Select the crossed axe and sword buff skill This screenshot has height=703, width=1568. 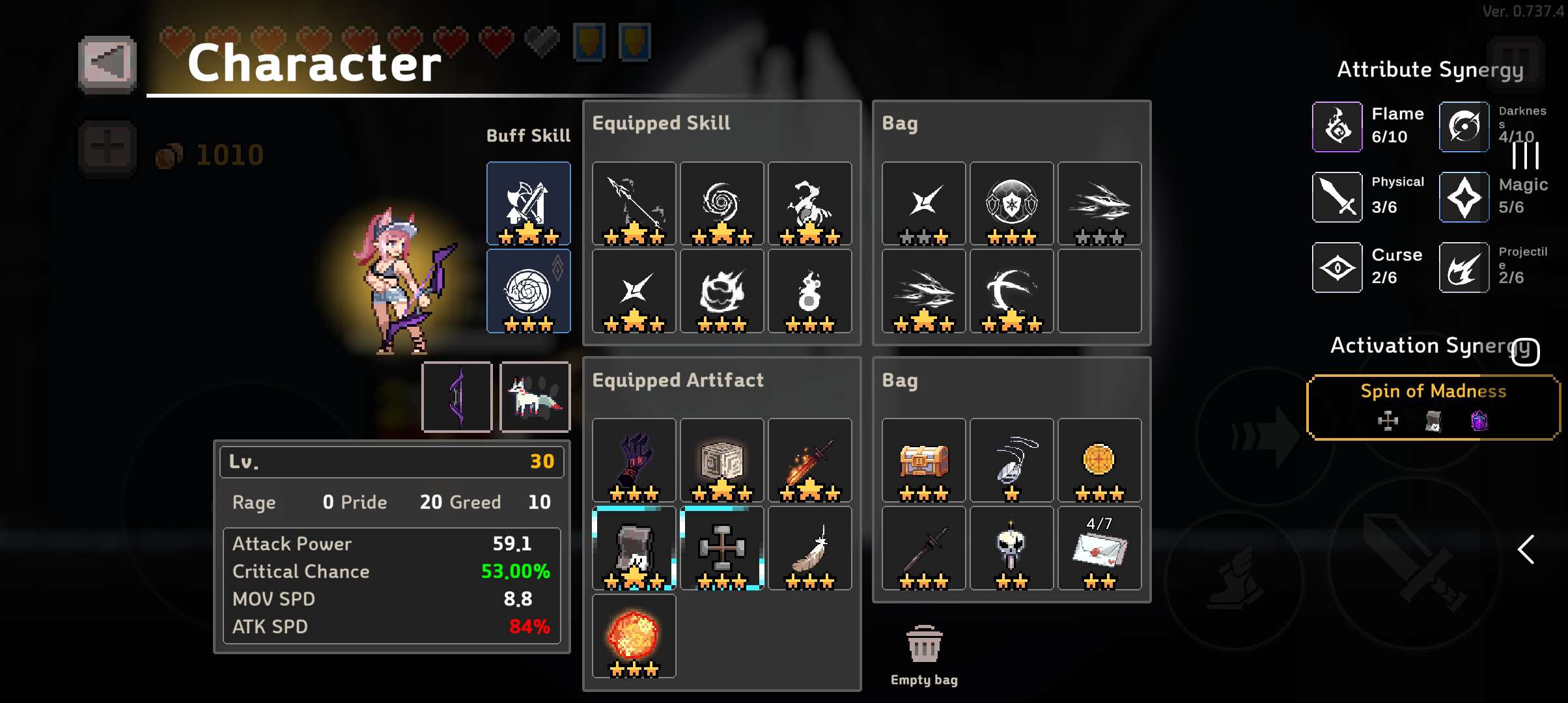coord(528,203)
